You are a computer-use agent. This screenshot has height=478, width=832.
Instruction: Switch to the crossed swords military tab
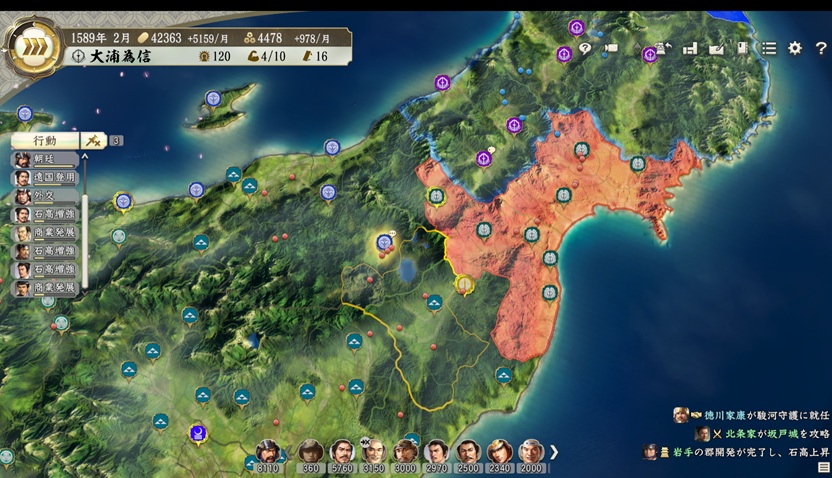(x=93, y=141)
